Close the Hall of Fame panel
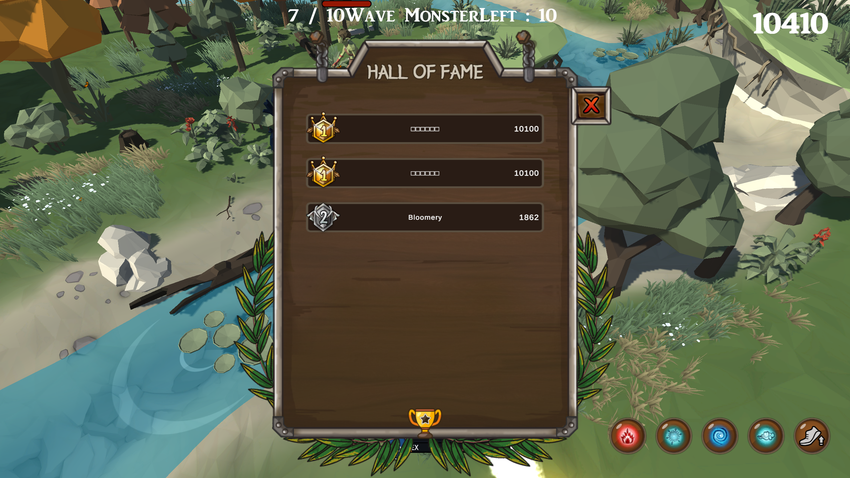Screen dimensions: 850x478 point(591,105)
